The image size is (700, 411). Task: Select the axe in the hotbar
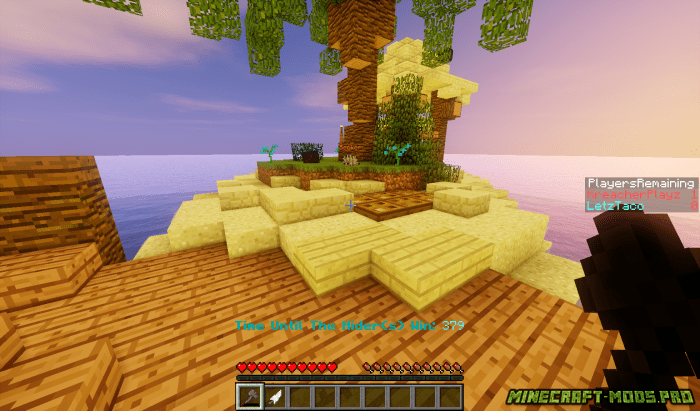248,396
